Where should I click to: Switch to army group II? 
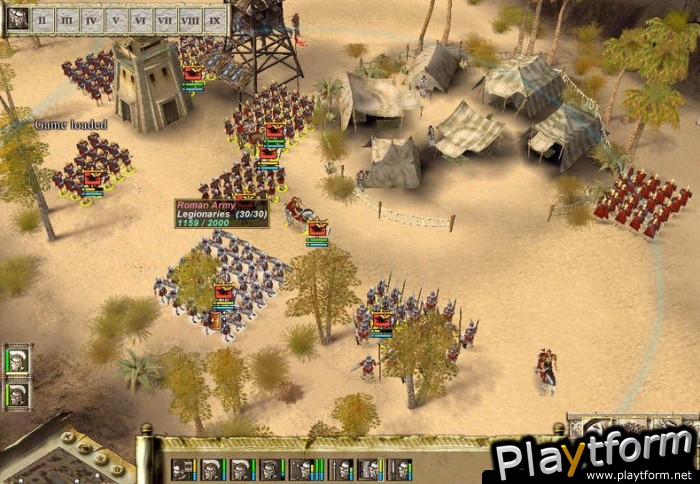point(43,18)
